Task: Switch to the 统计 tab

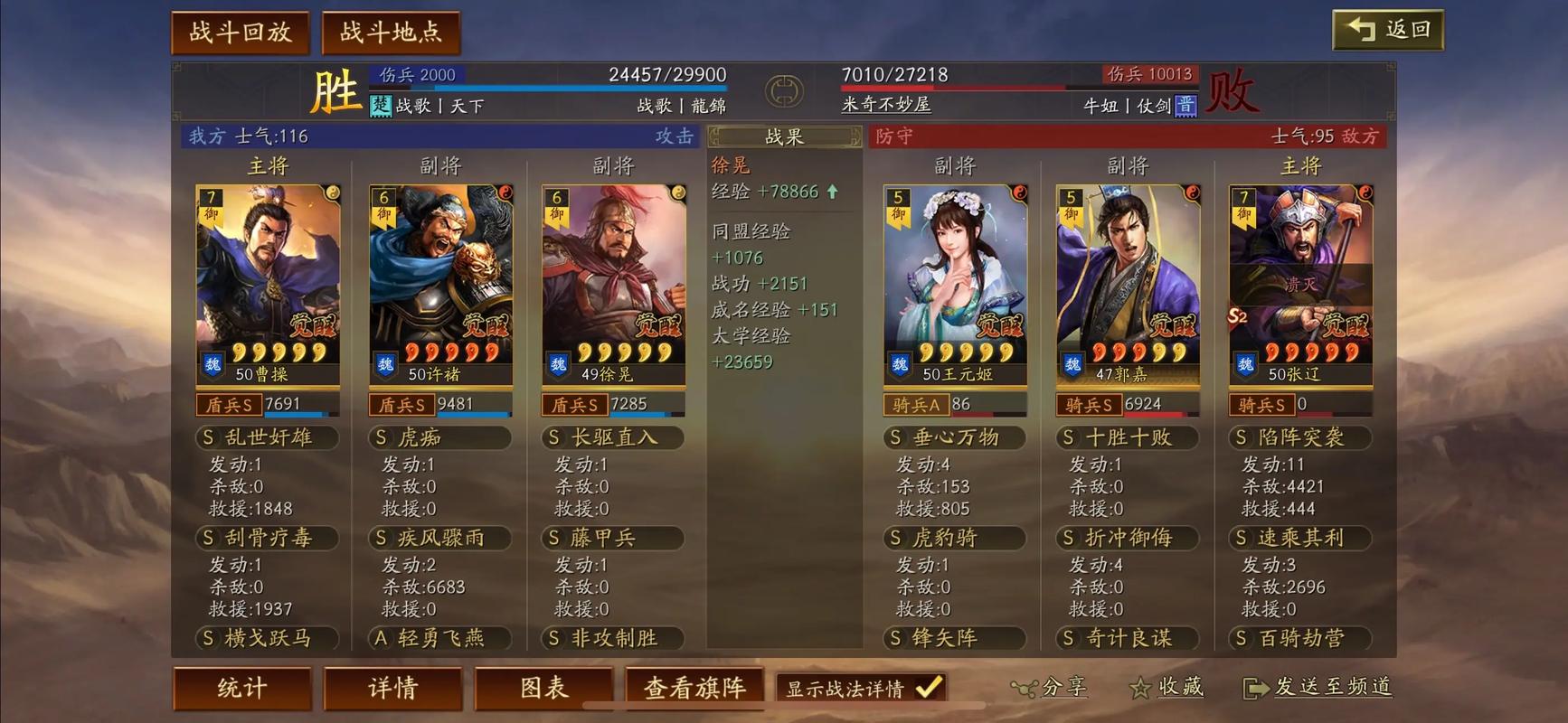Action: tap(241, 689)
